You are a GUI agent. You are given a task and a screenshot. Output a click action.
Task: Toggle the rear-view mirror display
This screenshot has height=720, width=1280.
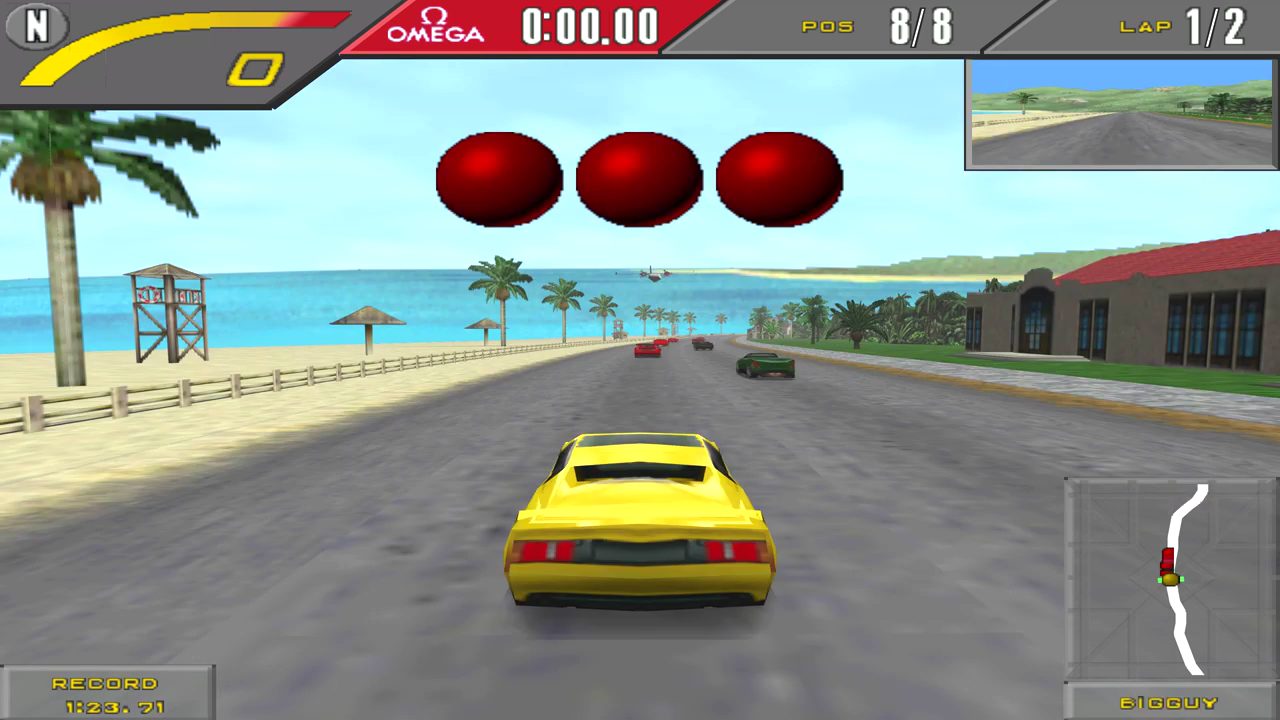1120,114
